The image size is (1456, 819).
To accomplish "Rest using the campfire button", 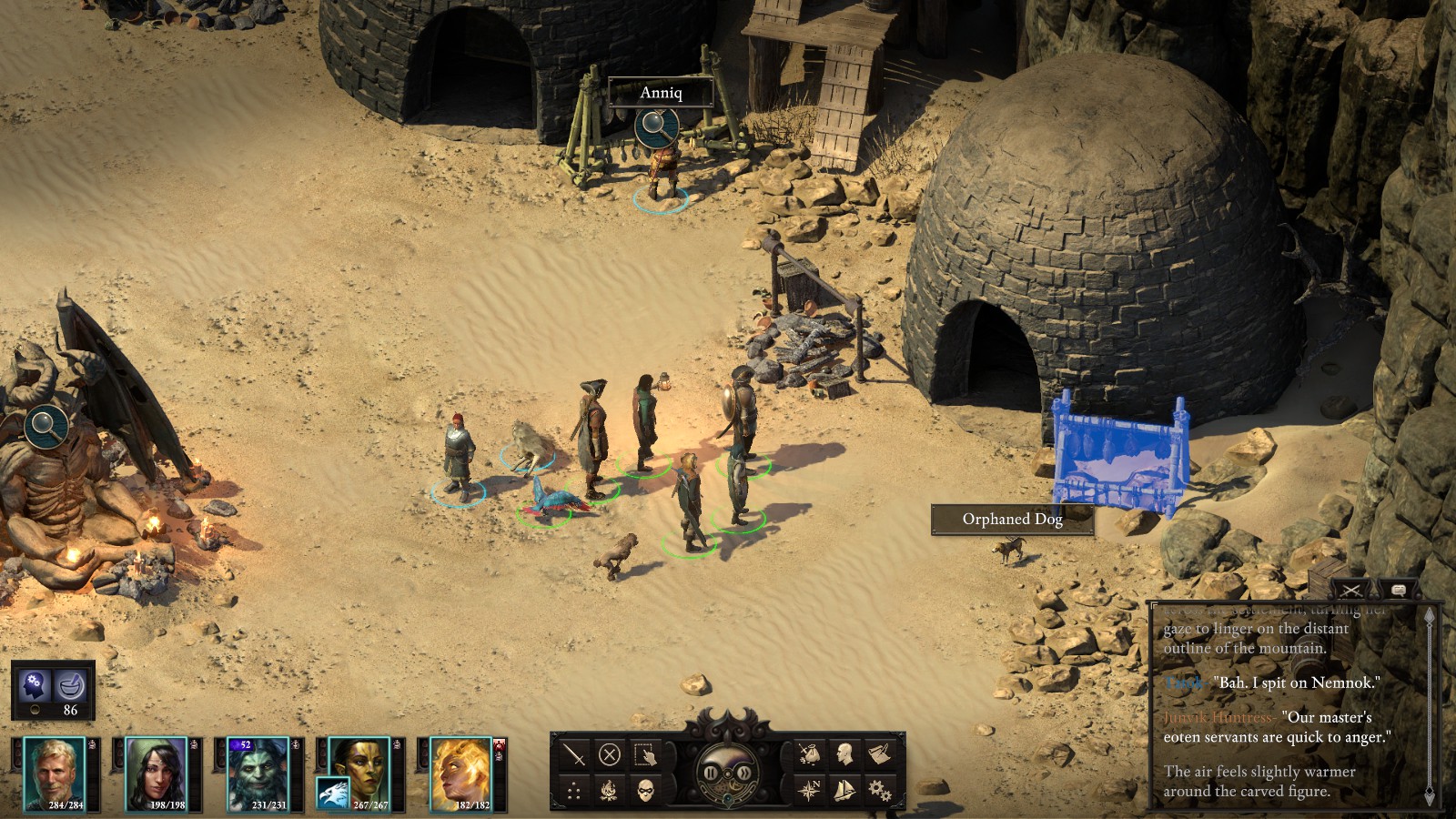I will tap(610, 790).
